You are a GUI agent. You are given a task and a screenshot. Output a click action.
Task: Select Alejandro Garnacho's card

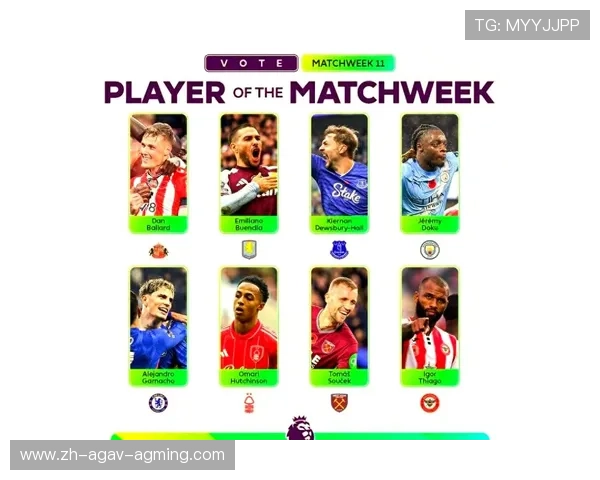(158, 327)
